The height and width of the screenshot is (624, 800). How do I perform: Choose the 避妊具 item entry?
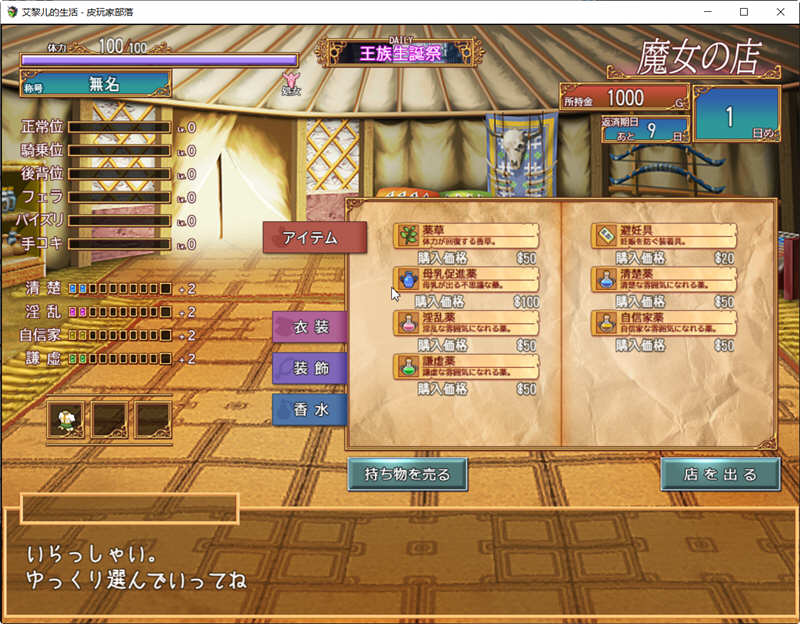[664, 236]
